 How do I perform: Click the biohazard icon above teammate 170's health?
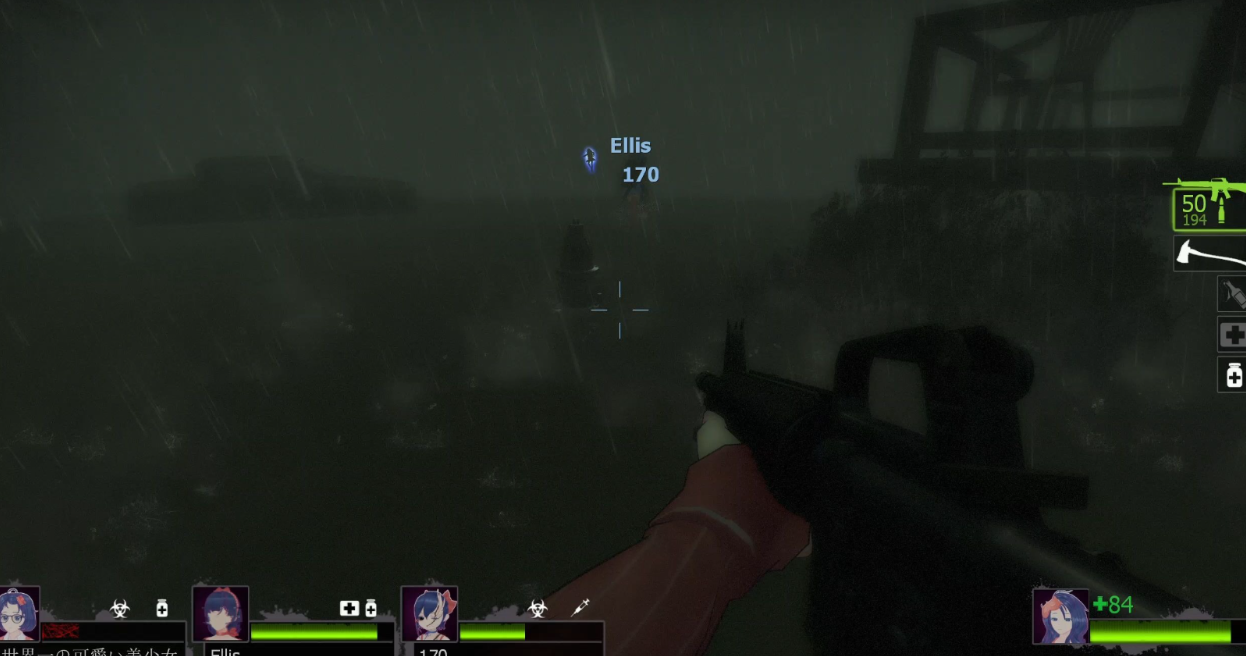(538, 608)
